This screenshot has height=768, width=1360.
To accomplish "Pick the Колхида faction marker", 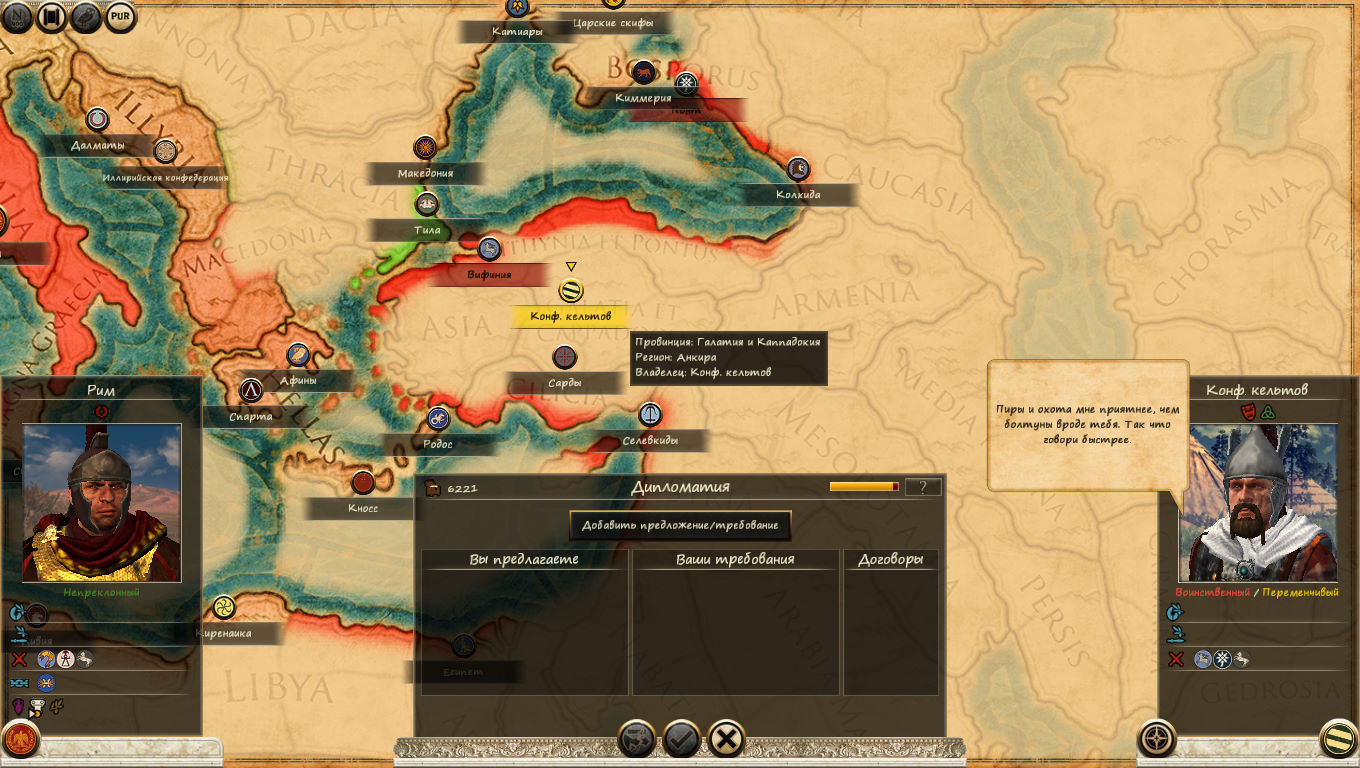I will pyautogui.click(x=797, y=169).
